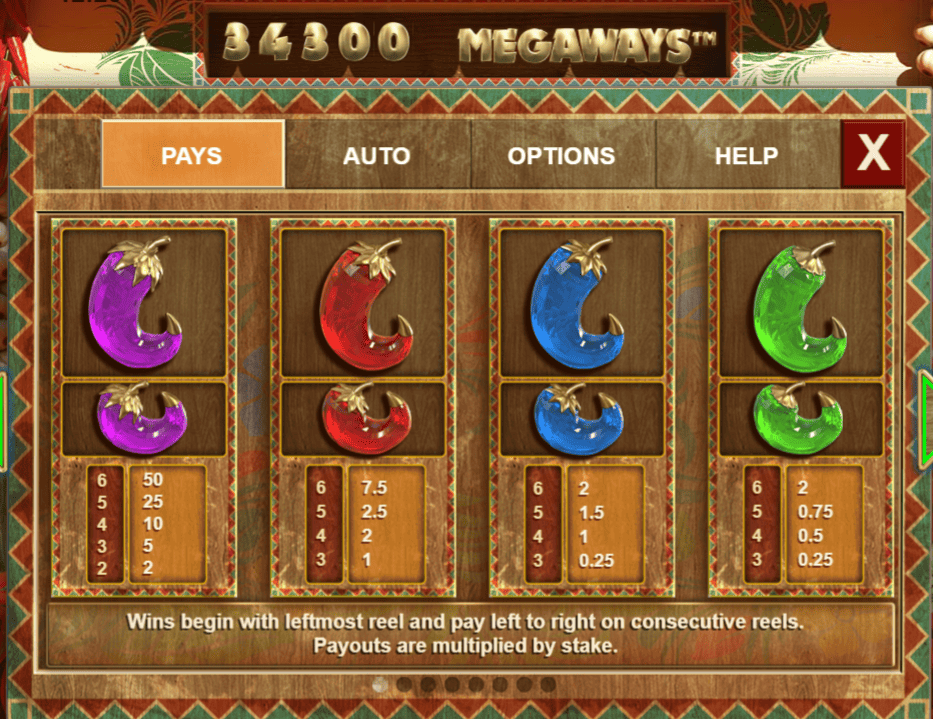933x719 pixels.
Task: Switch to the AUTO tab
Action: [376, 155]
